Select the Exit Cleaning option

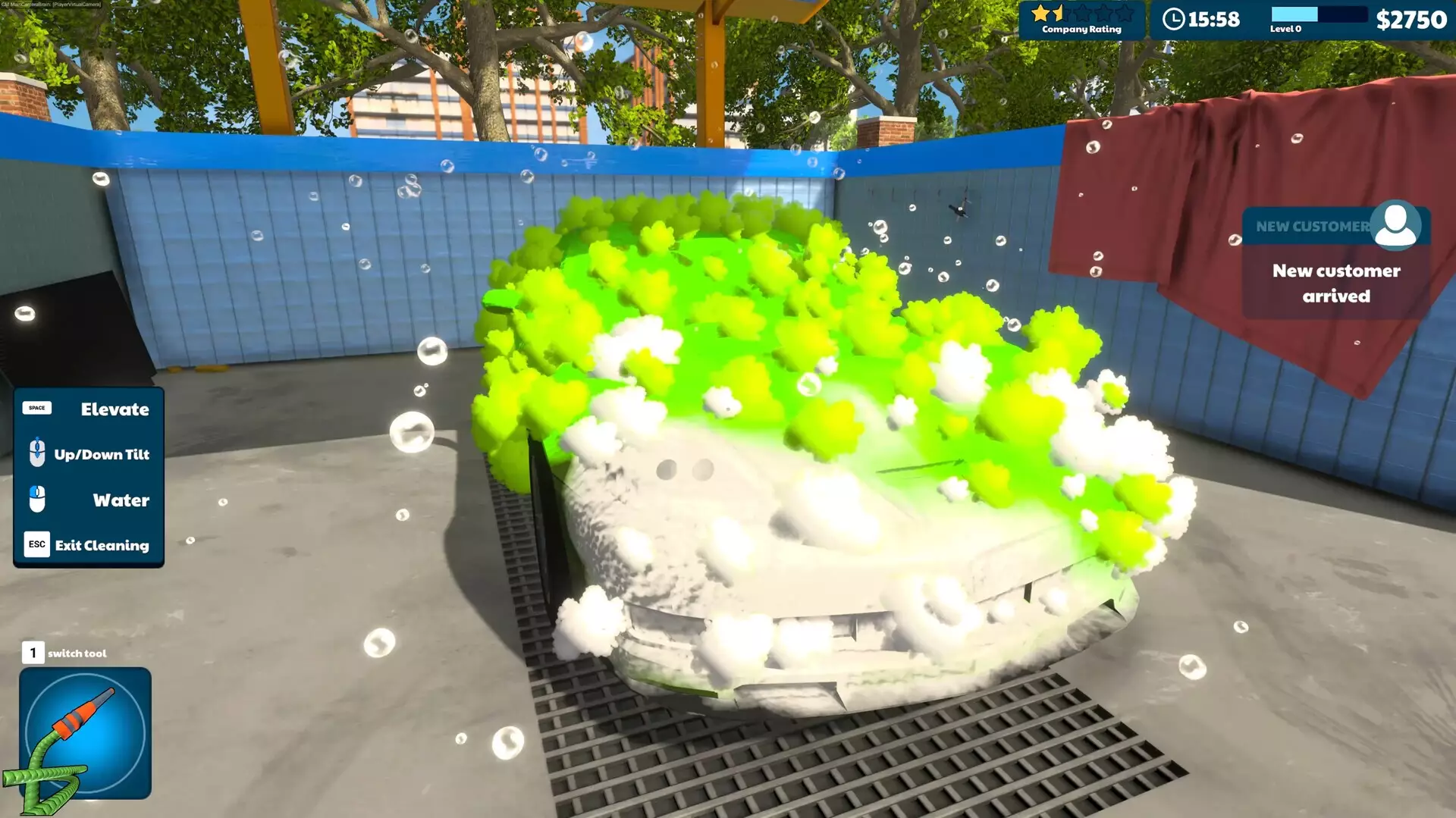point(102,545)
